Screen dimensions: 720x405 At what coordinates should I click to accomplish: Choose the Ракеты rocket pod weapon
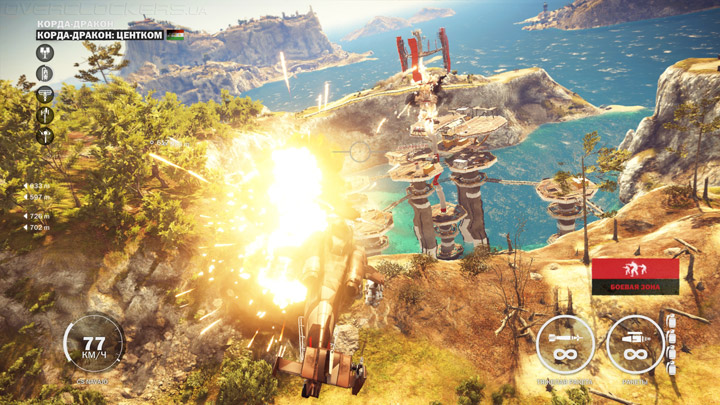635,345
